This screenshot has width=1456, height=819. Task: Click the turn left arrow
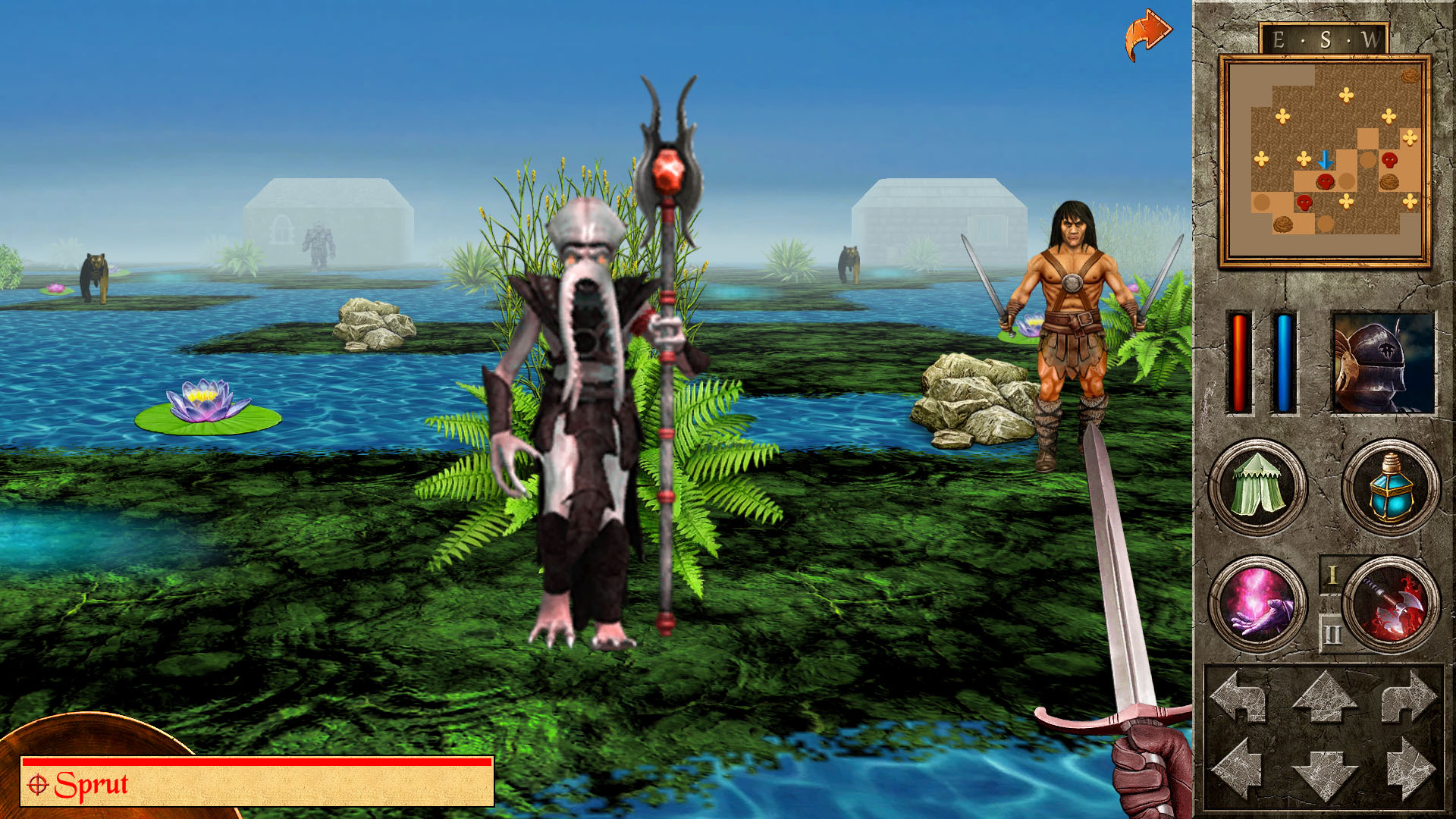(1239, 696)
